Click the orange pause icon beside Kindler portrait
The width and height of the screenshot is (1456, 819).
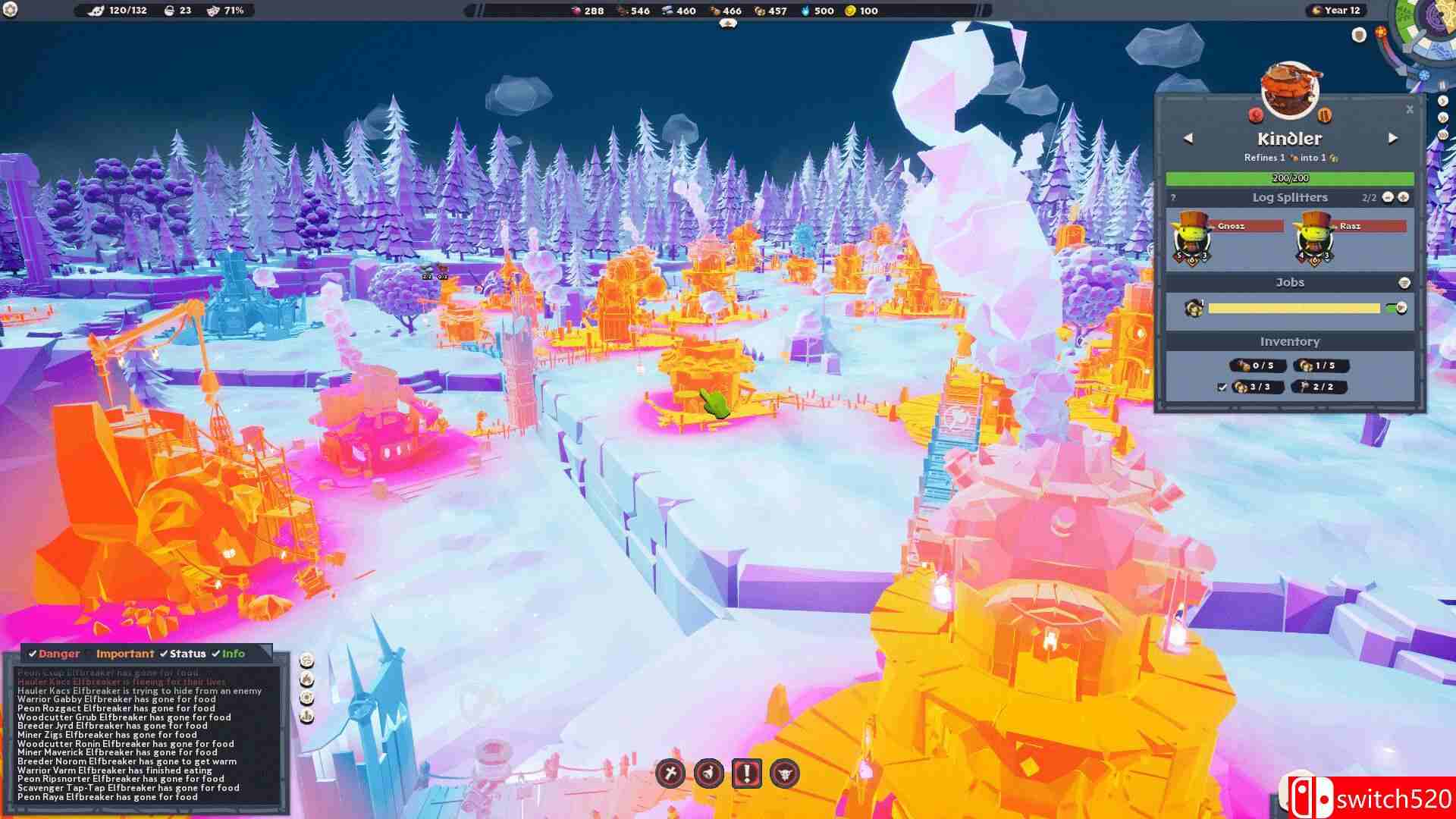1325,115
